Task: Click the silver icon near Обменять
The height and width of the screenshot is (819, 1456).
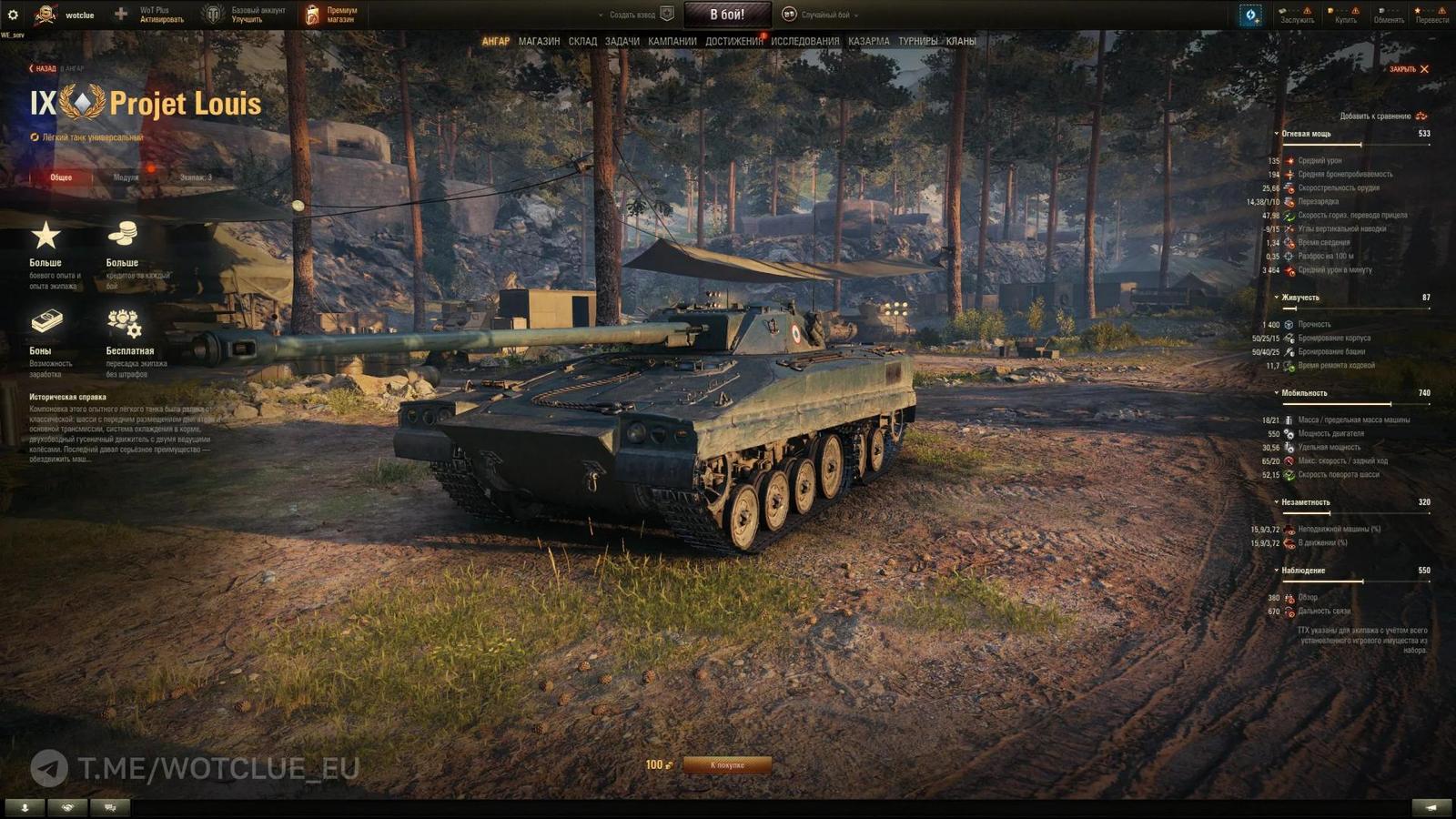Action: [x=1380, y=11]
